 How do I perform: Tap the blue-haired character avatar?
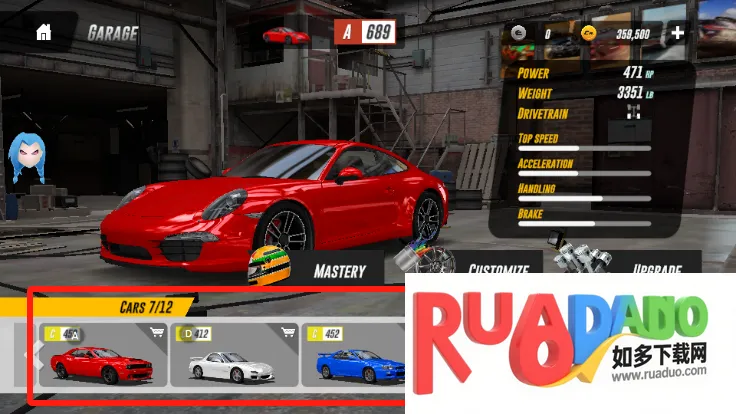click(28, 157)
